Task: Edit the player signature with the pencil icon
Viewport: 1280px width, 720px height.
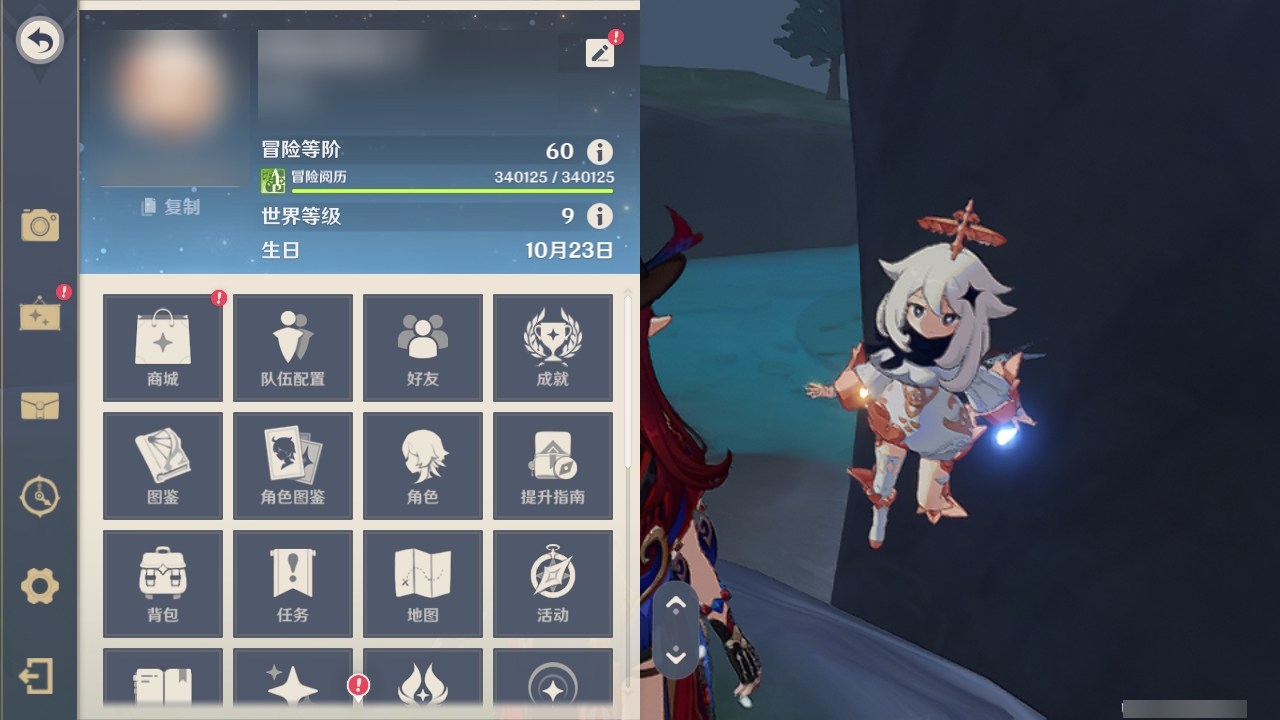Action: pos(600,53)
